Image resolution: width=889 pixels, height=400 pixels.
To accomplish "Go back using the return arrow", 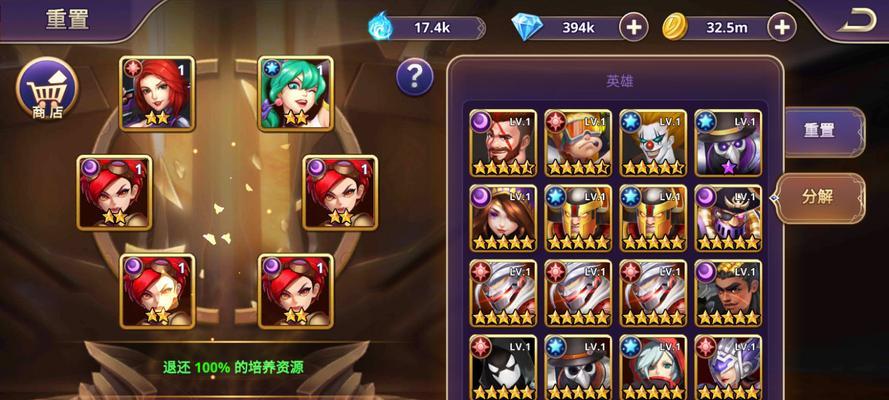I will pyautogui.click(x=857, y=20).
